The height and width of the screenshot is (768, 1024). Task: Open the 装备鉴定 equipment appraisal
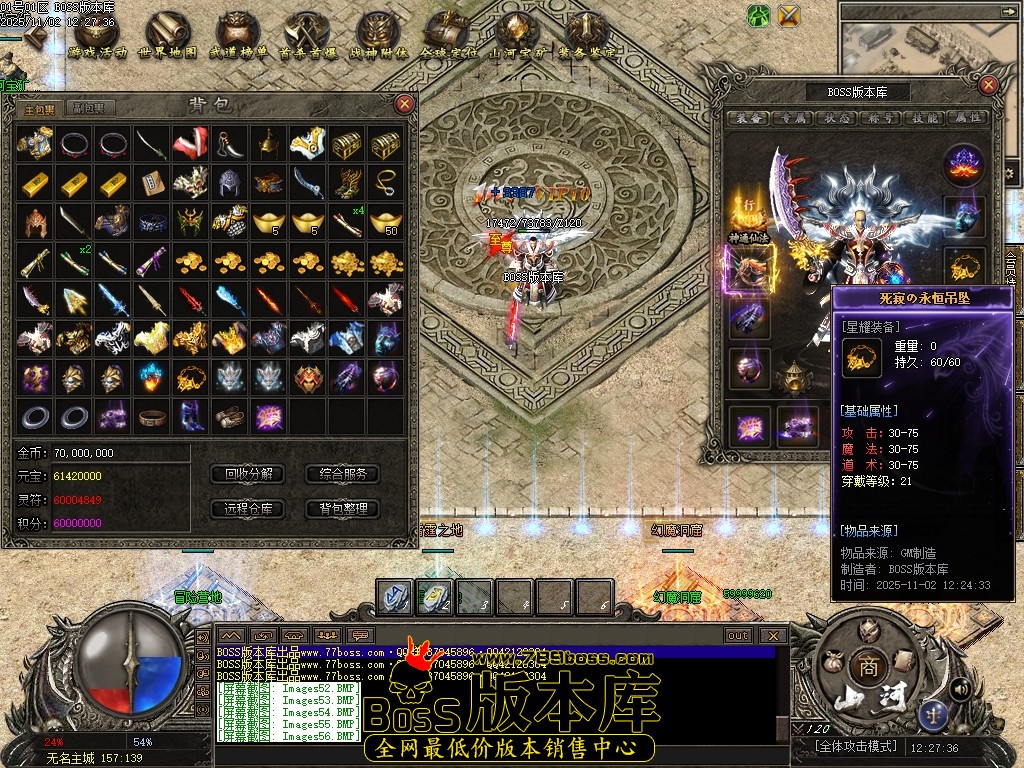(587, 34)
